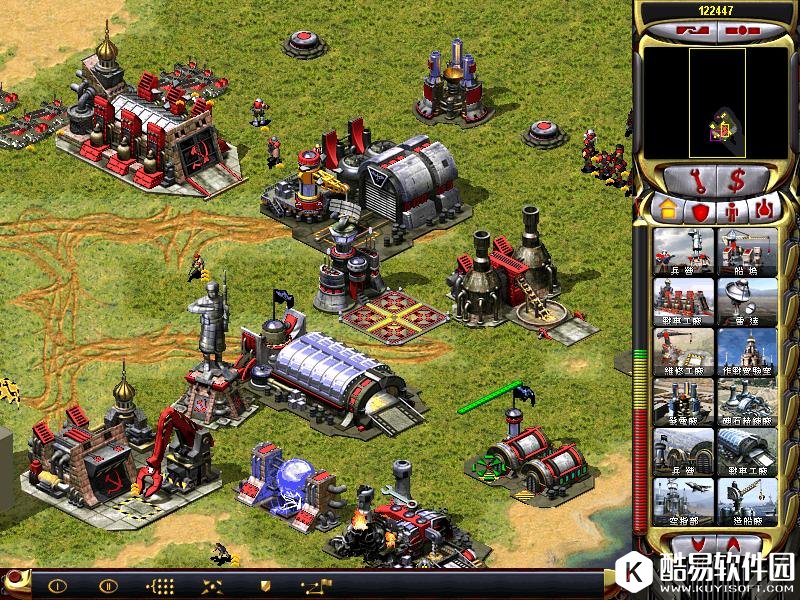Select the 造船厂 shipyard build icon
The width and height of the screenshot is (800, 600).
[747, 502]
